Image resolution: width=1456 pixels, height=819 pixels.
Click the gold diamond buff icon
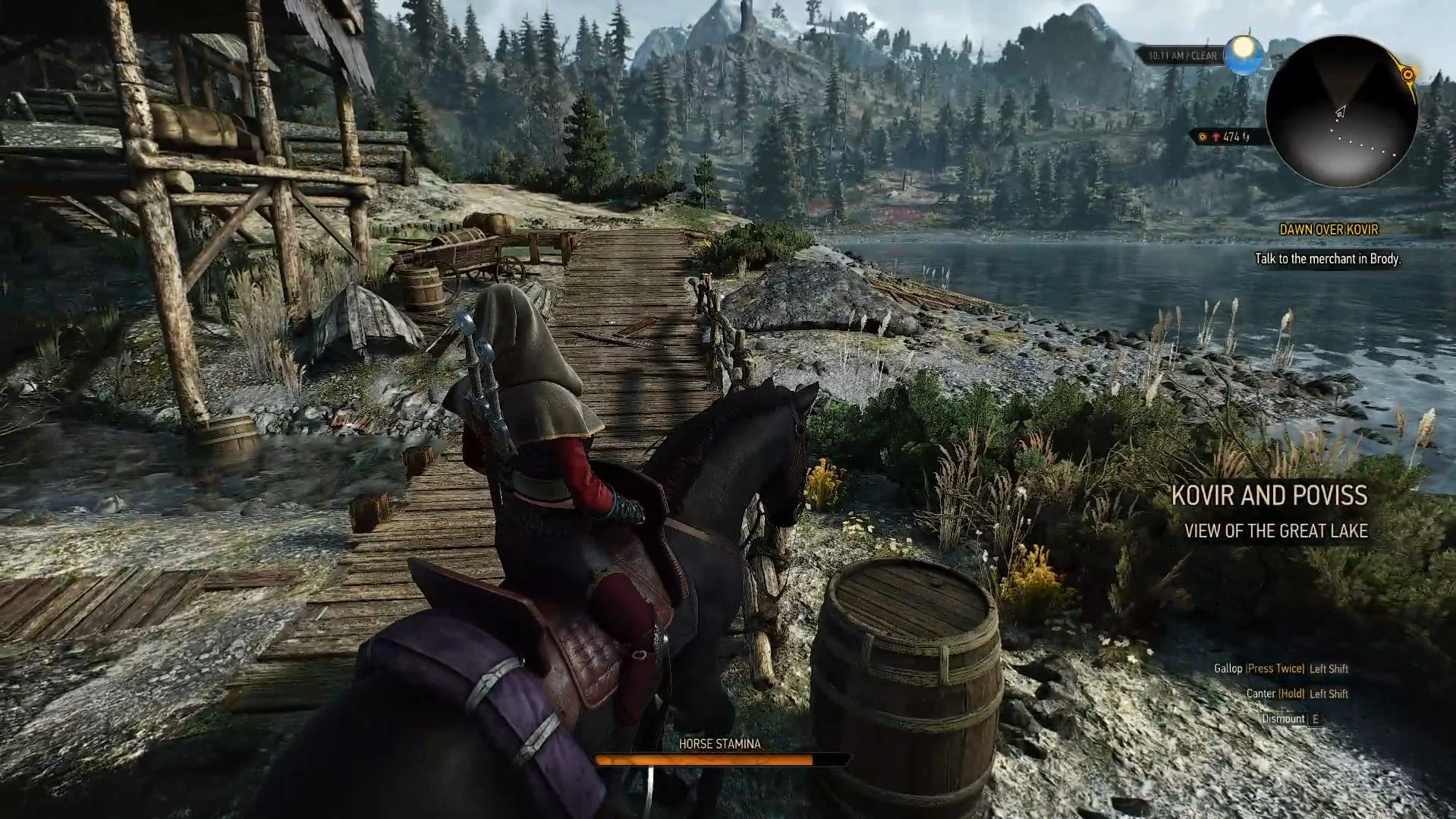click(1203, 138)
